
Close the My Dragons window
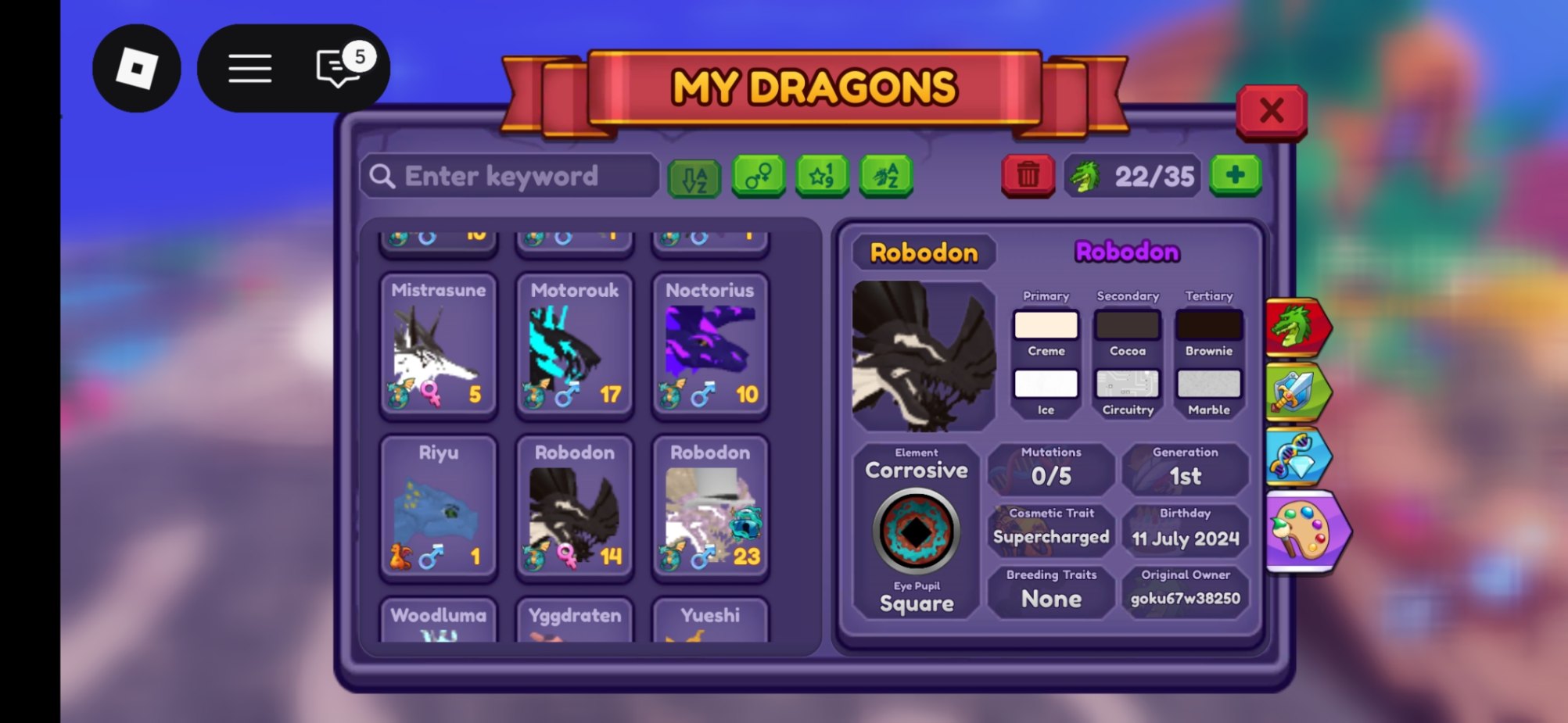click(1271, 111)
